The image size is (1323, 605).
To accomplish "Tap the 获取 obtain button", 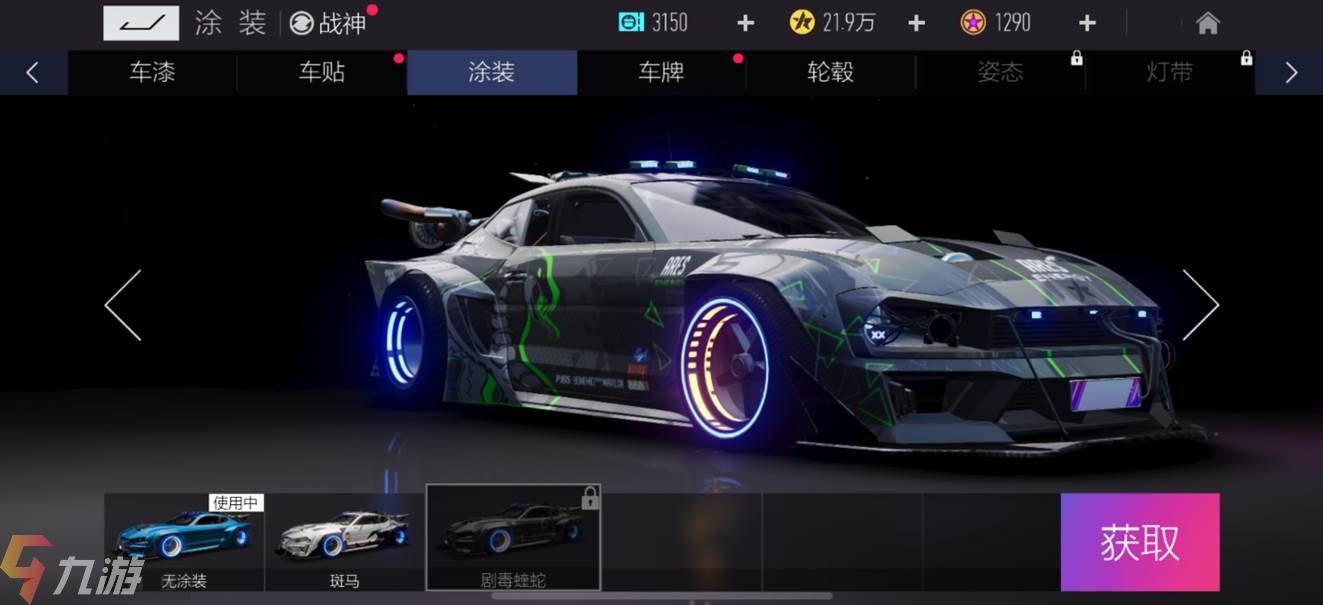I will 1140,542.
